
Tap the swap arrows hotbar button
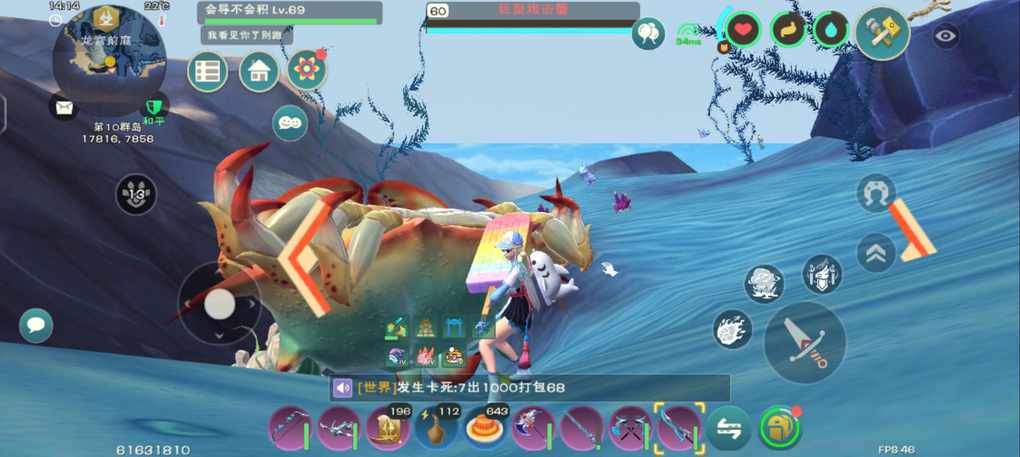tap(729, 429)
